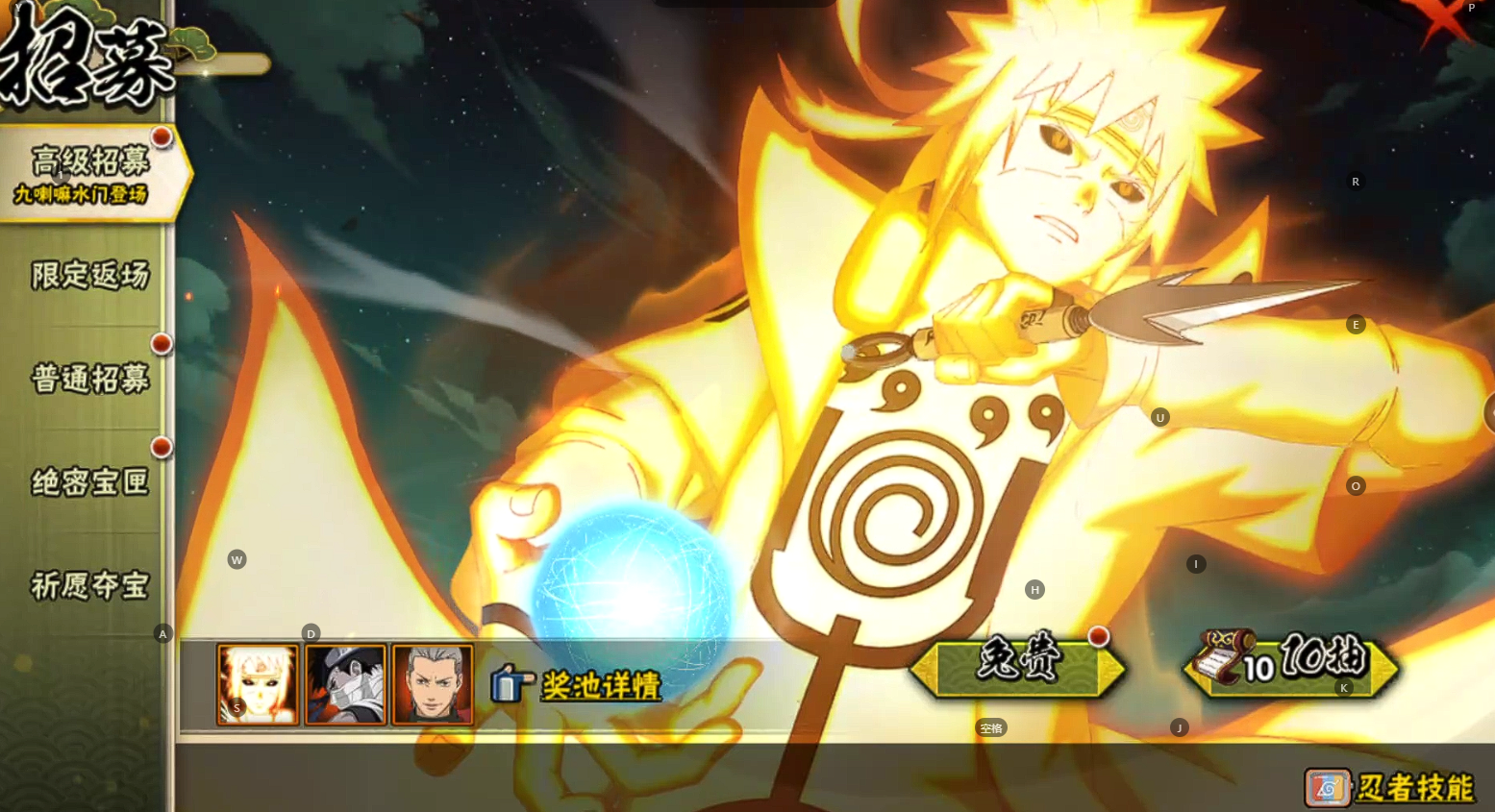The image size is (1495, 812).
Task: Select the golden Minato portrait thumbnail
Action: [257, 683]
